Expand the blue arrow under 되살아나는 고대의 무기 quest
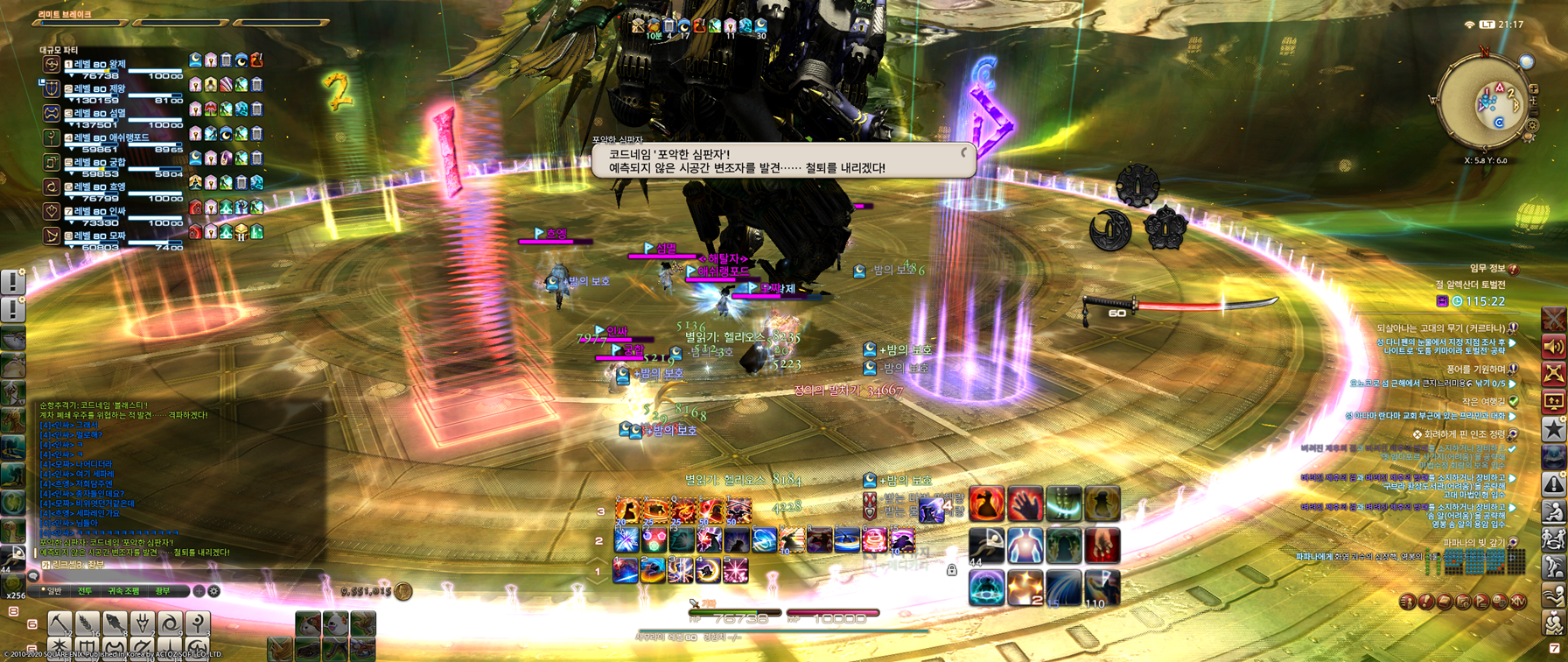 pos(1510,342)
